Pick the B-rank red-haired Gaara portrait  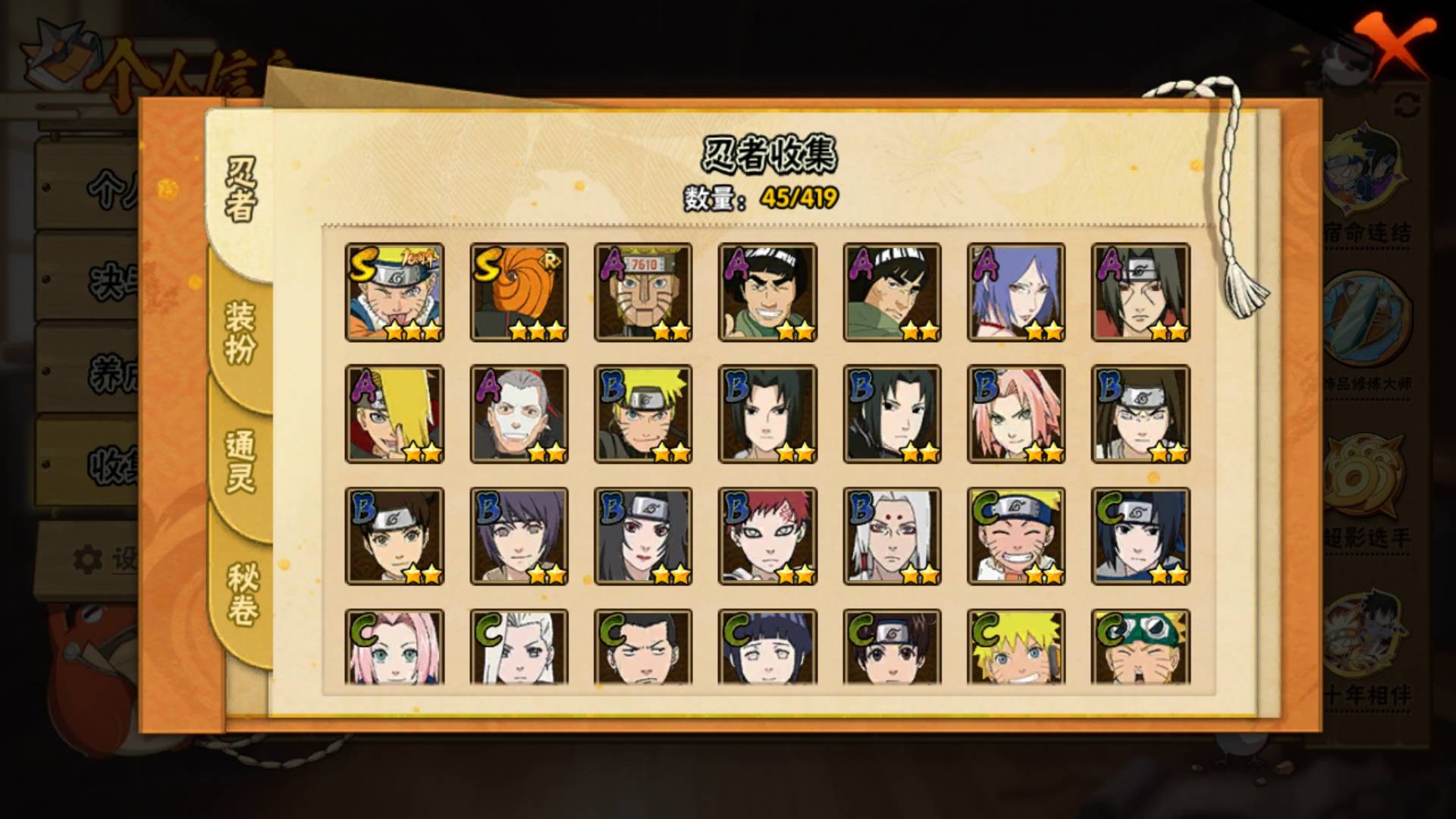767,536
